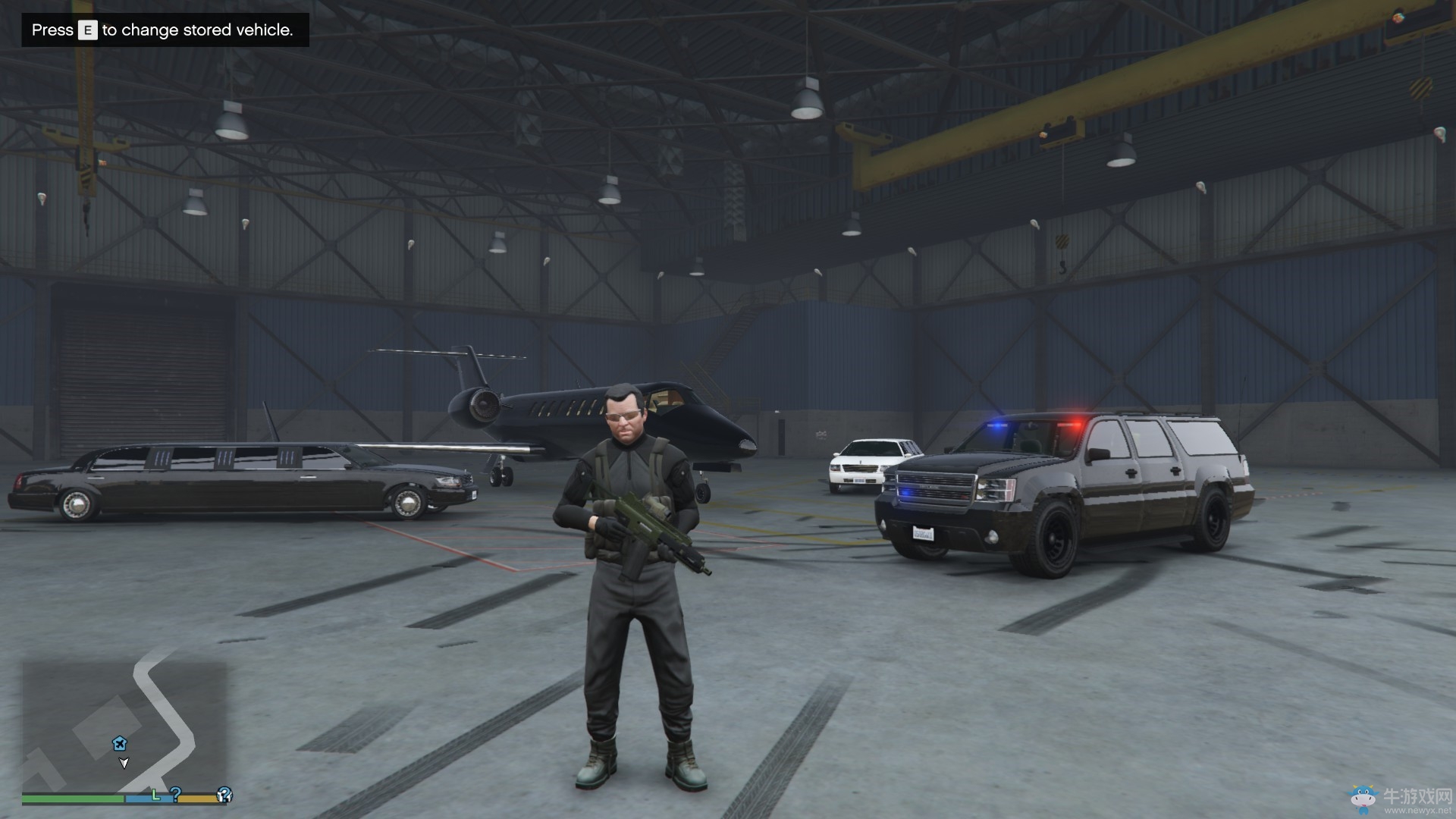Select the question mark blip with white shirts

click(224, 795)
